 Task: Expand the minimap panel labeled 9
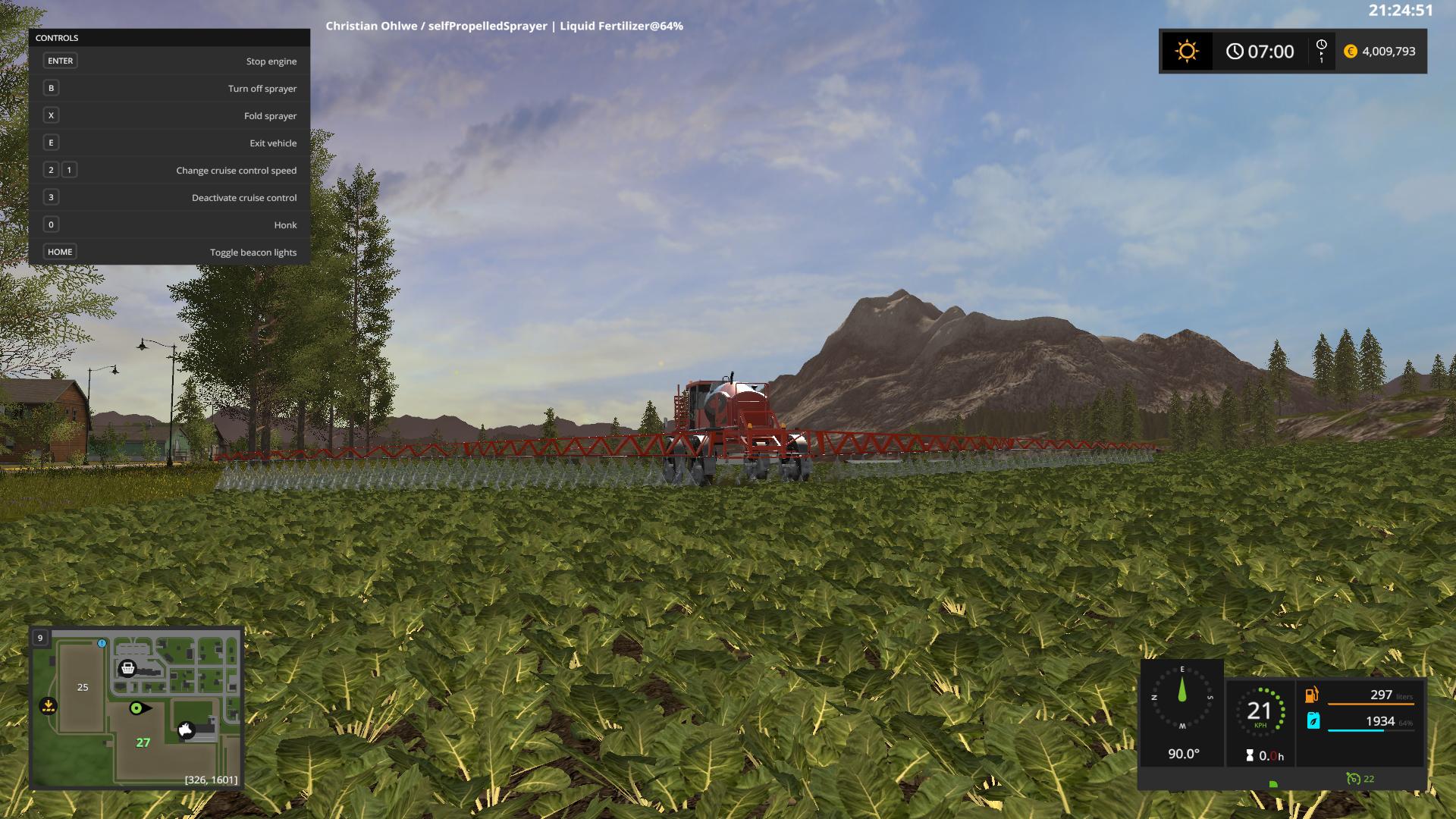(39, 638)
